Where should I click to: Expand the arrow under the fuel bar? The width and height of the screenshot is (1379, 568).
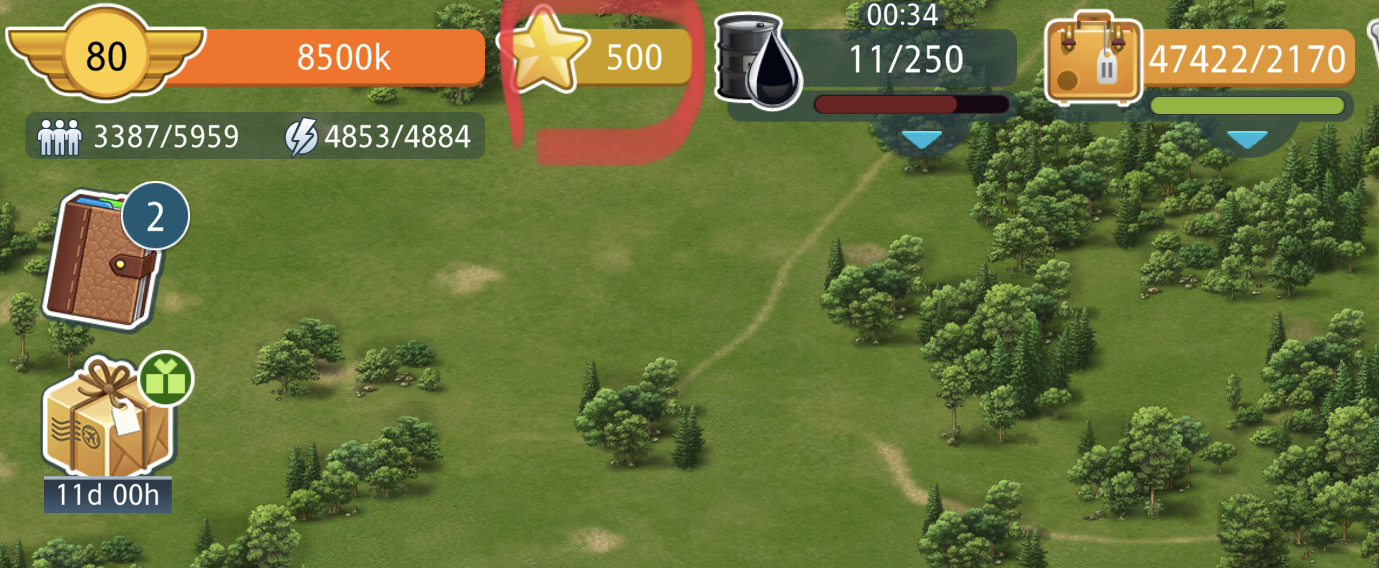(919, 139)
